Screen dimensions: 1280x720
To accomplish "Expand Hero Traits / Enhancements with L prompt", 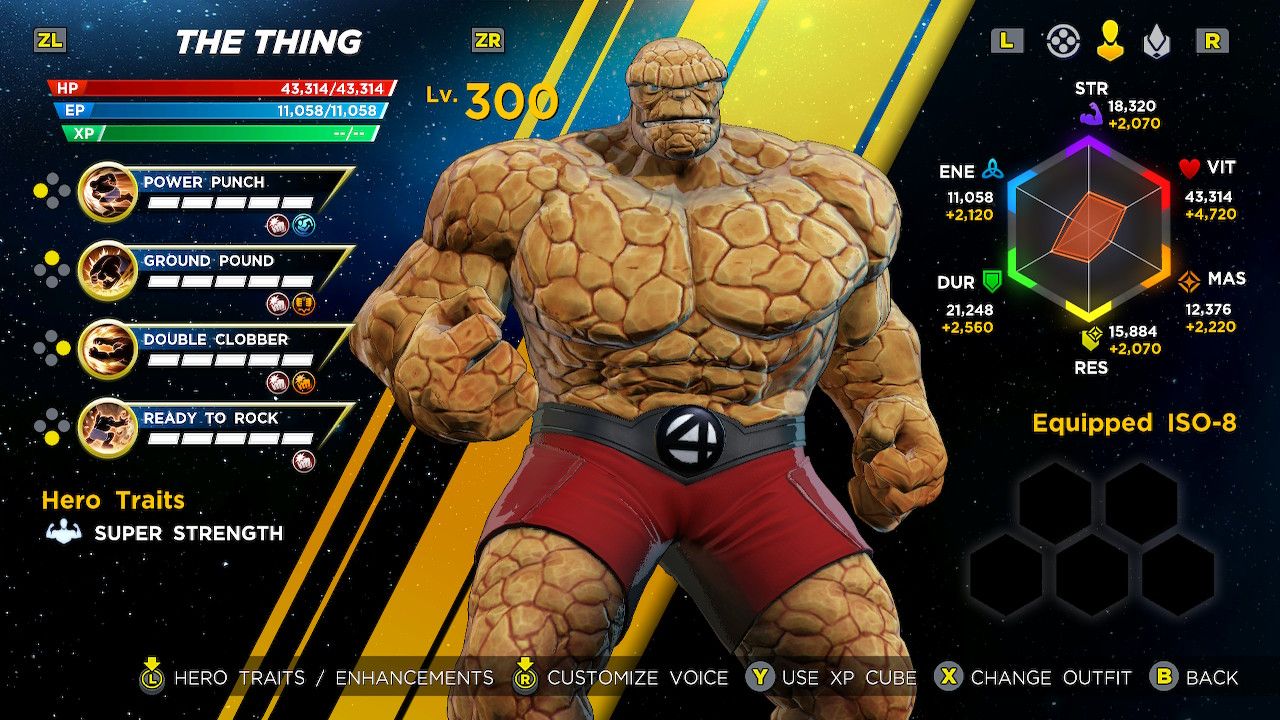I will (153, 677).
